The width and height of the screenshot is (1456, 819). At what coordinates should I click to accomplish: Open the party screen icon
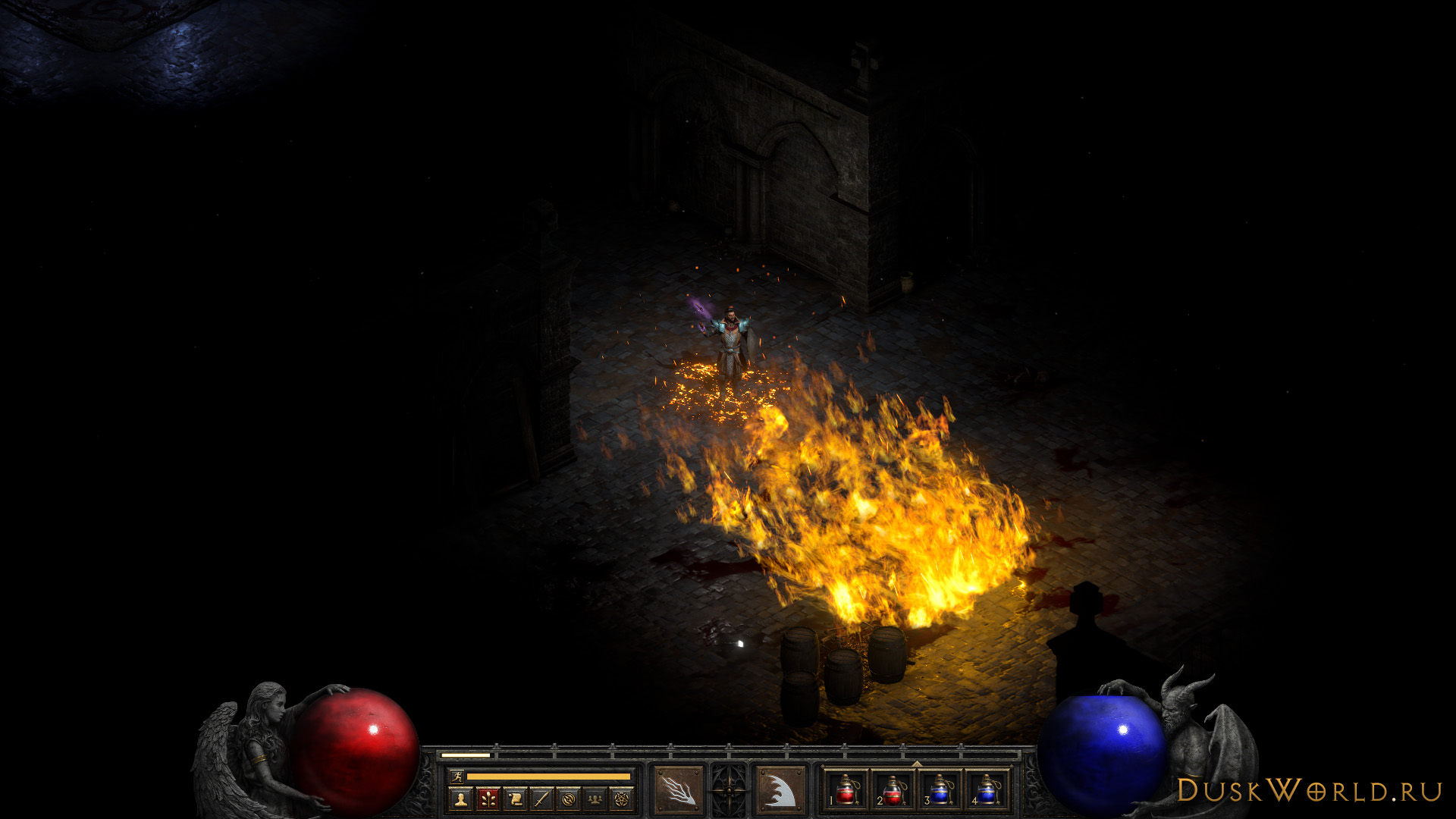pos(595,799)
